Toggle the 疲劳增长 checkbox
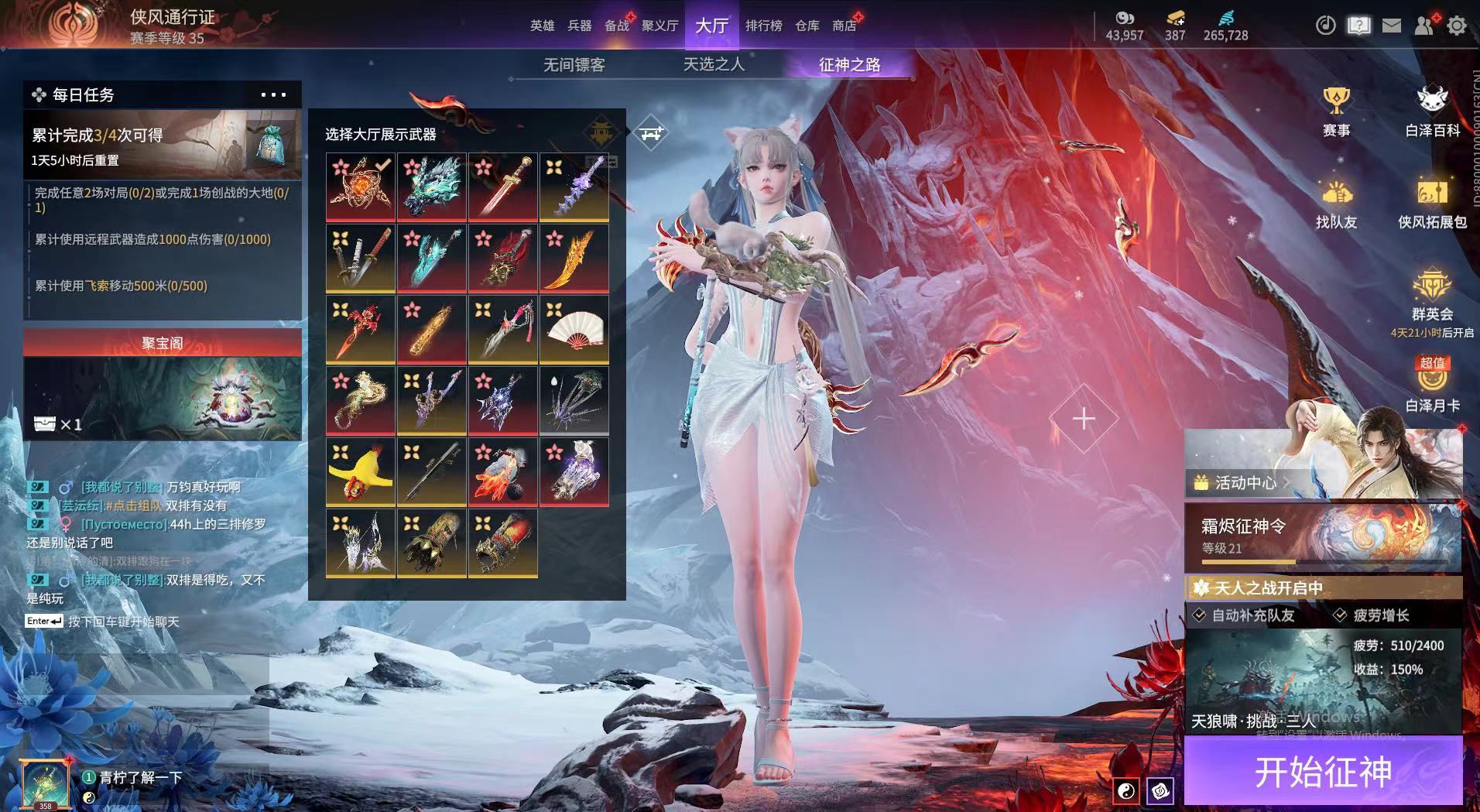 point(1341,615)
